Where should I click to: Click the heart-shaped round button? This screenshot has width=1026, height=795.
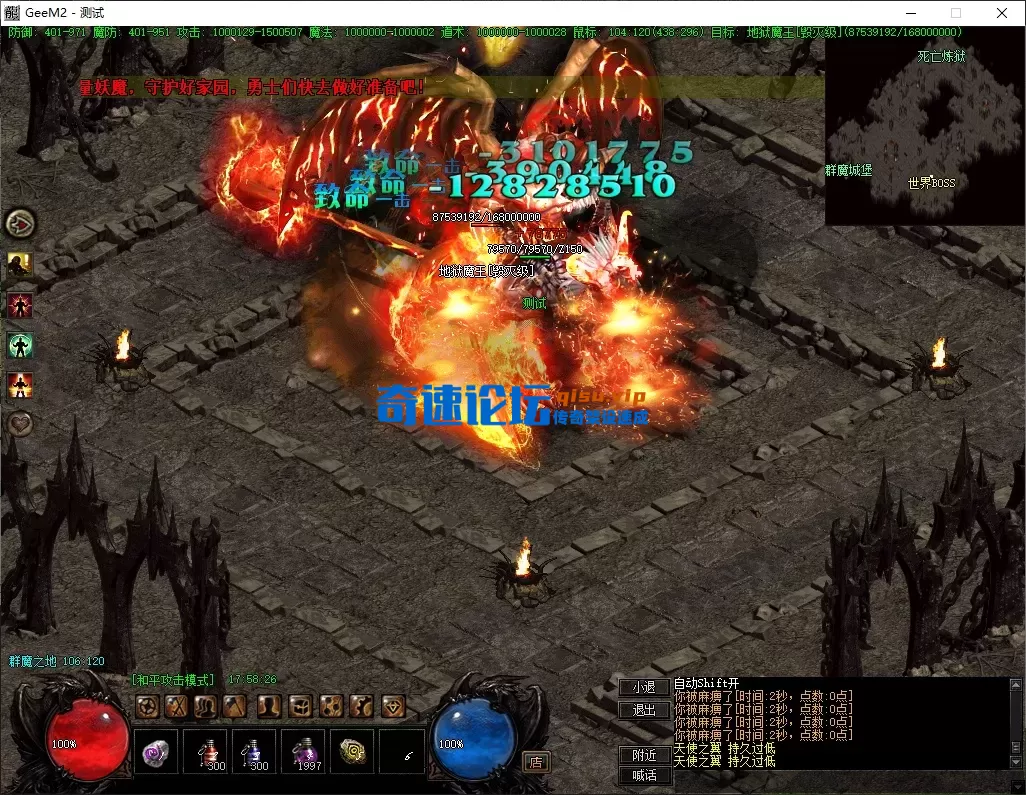[x=20, y=424]
